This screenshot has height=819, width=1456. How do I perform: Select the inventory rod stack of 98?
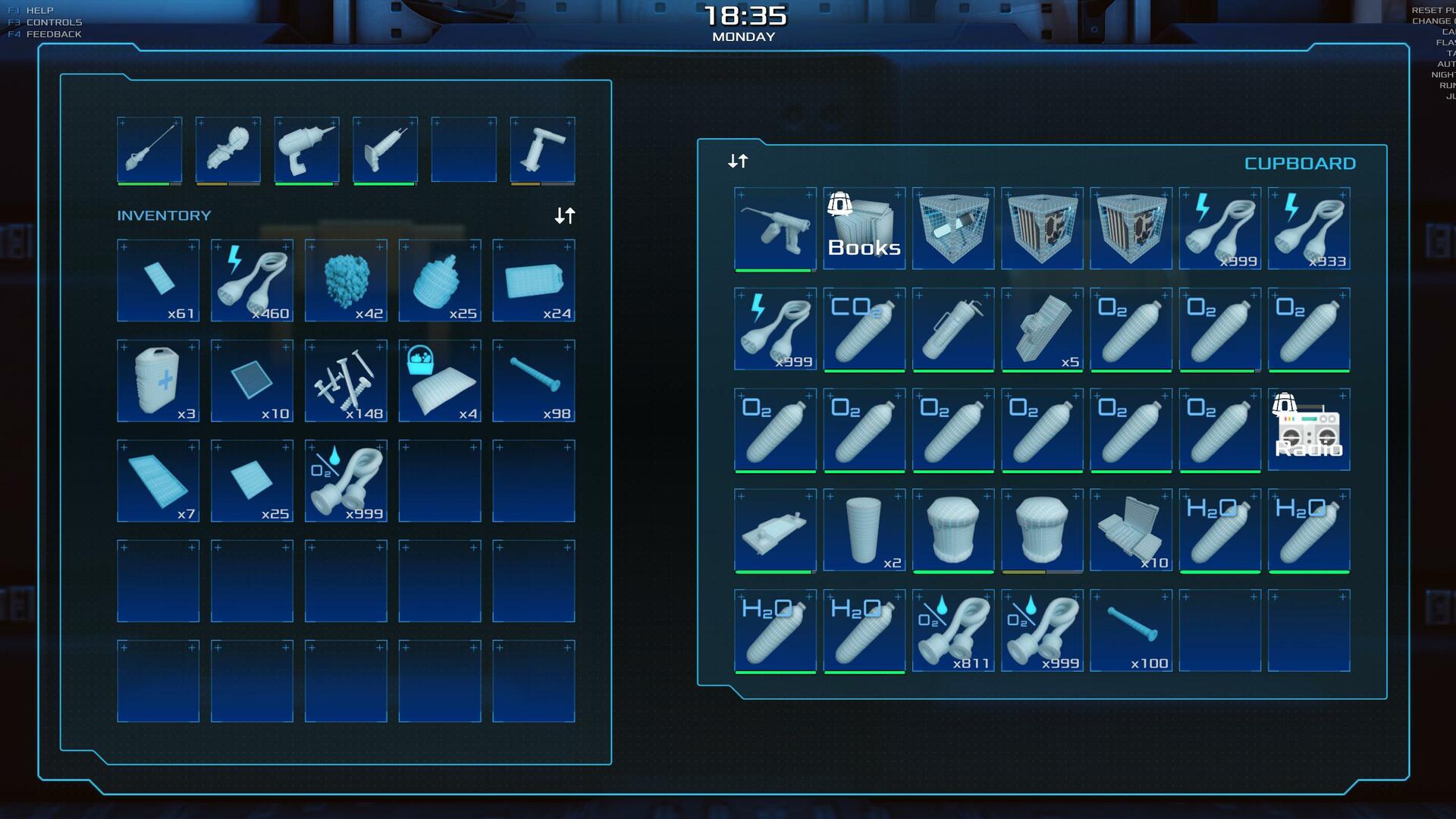point(534,381)
